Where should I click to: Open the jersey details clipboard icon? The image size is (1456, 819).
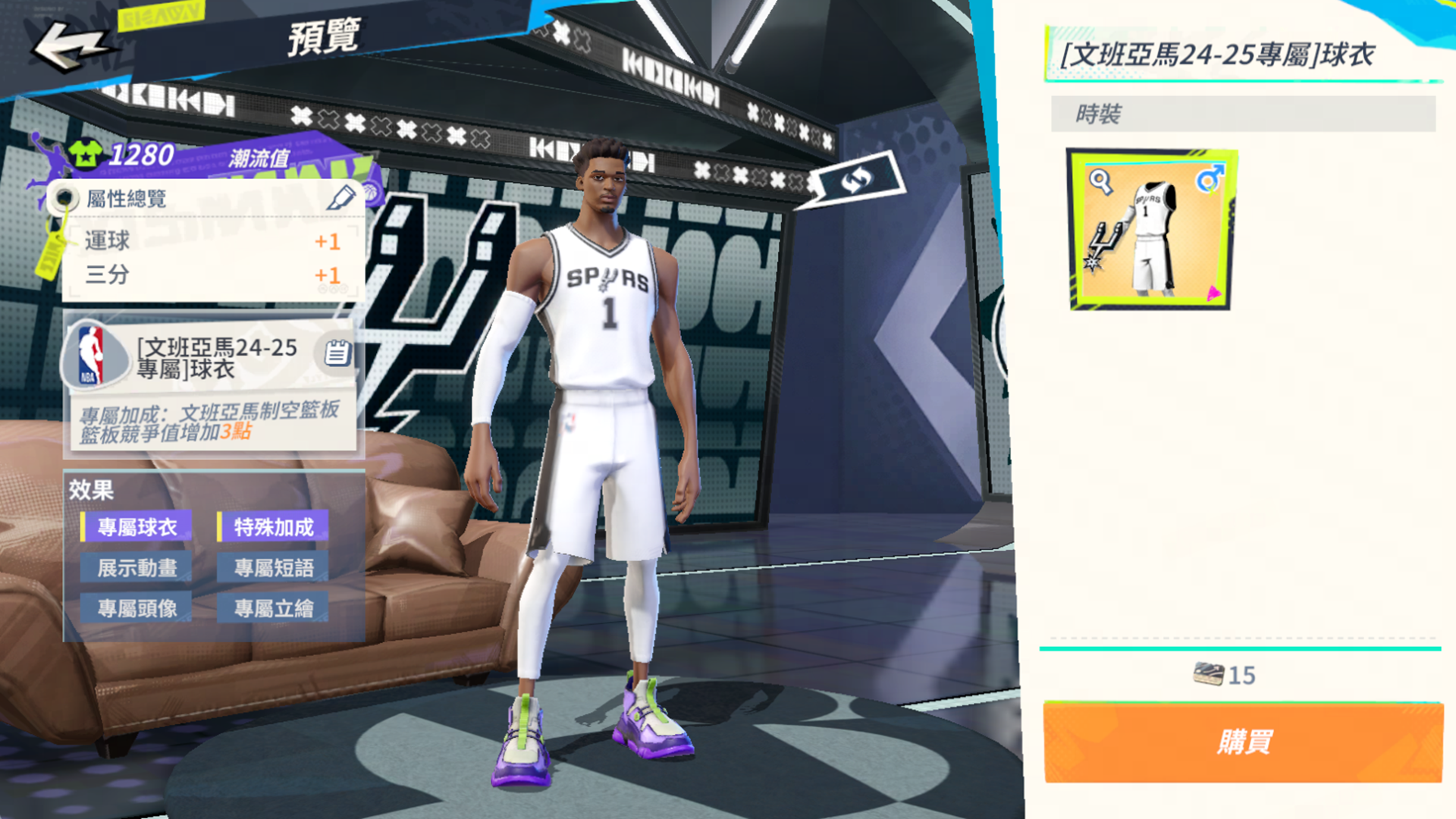(x=337, y=353)
